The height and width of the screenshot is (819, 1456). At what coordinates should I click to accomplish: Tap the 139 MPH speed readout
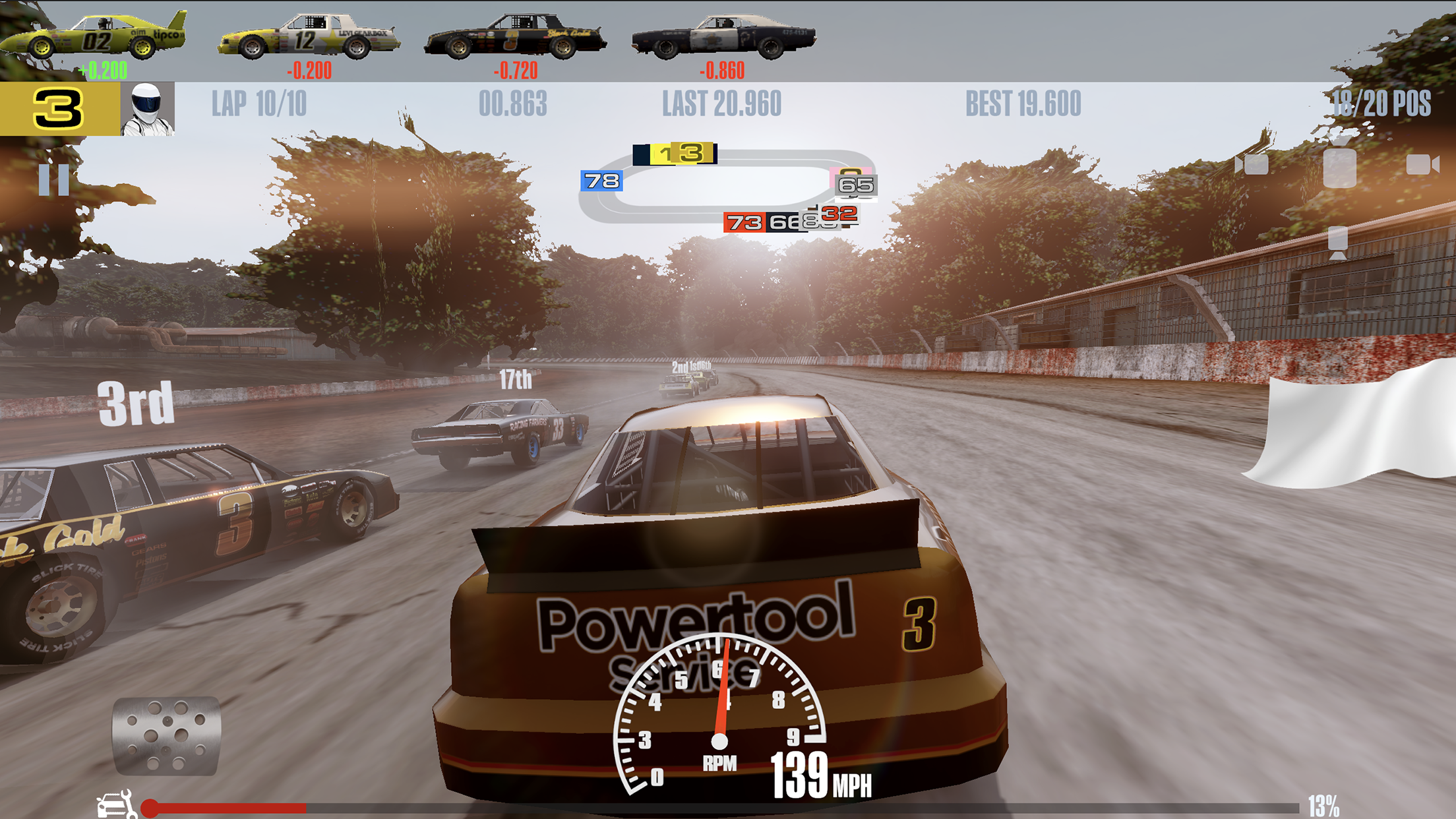tap(820, 767)
